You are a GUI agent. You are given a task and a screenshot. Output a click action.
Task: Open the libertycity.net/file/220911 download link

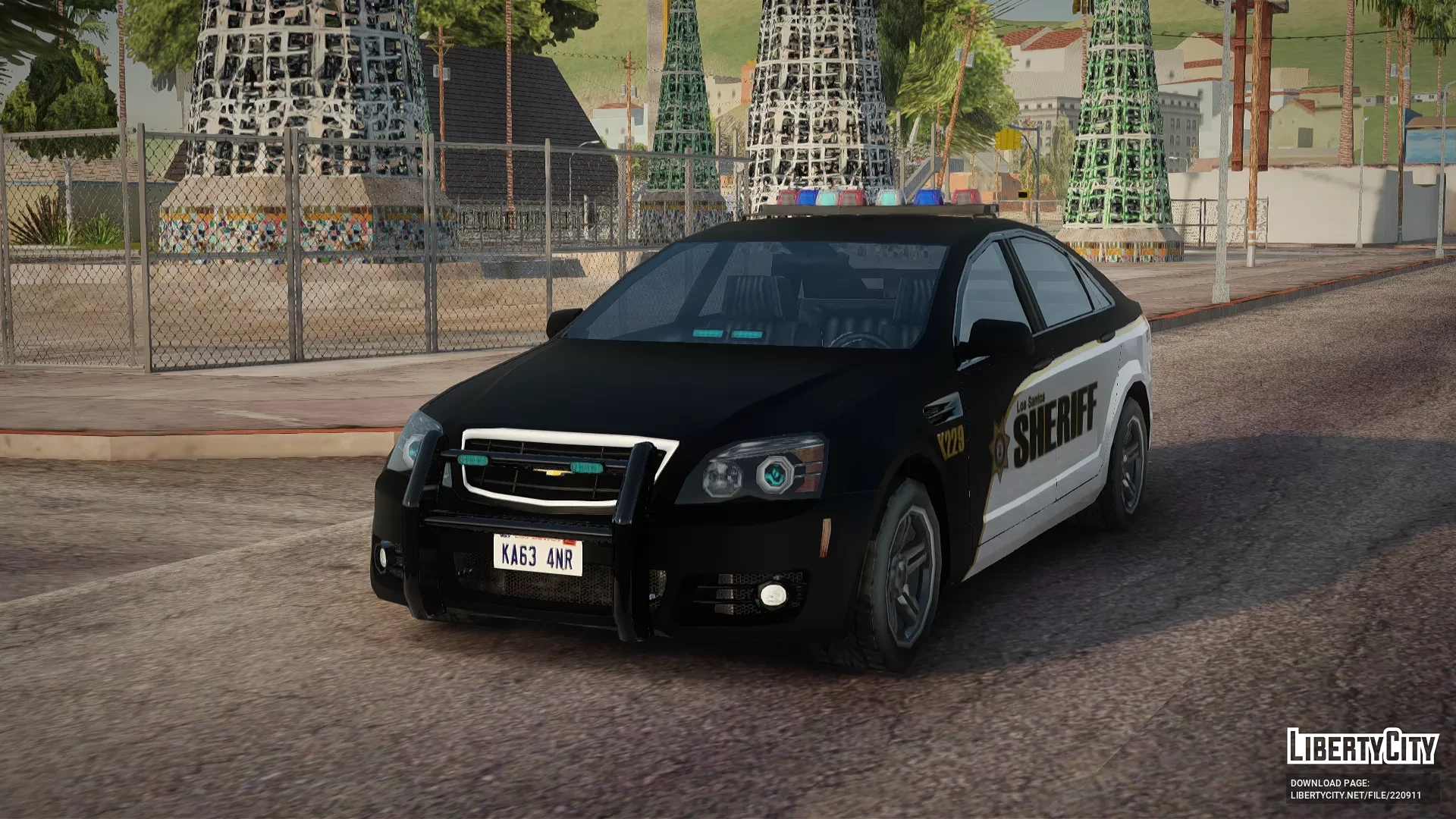(x=1355, y=795)
